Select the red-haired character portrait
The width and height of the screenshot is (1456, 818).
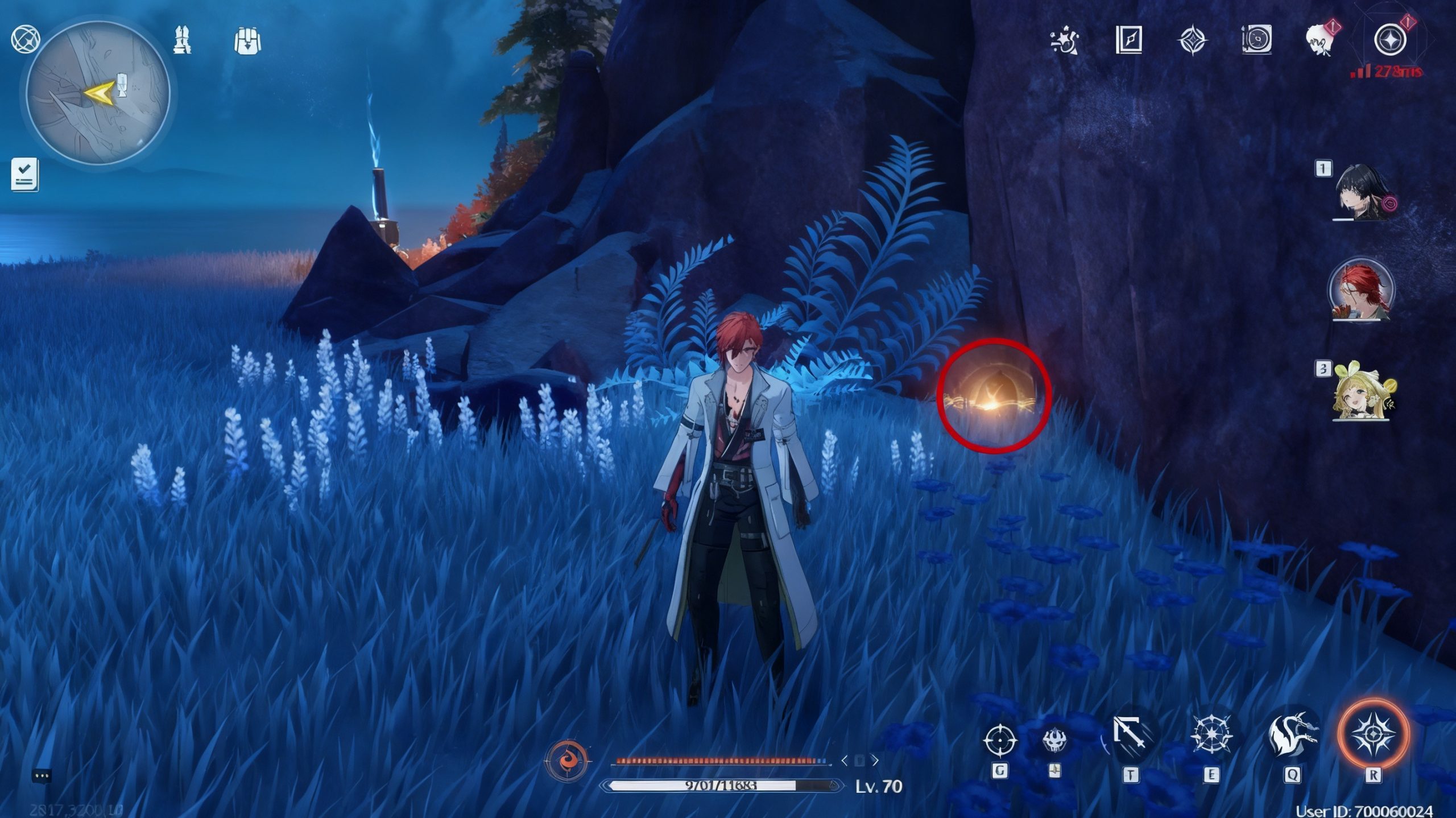point(1362,291)
